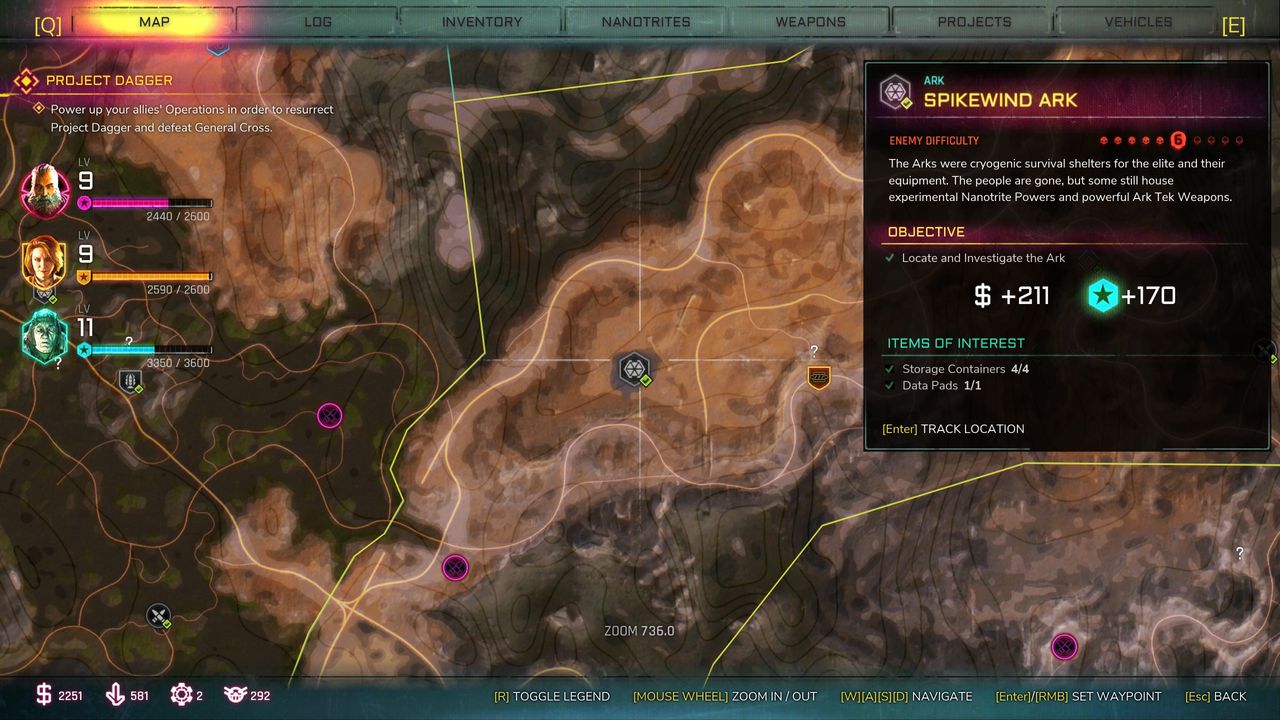This screenshot has height=720, width=1280.
Task: Switch to the Log tab
Action: click(318, 21)
